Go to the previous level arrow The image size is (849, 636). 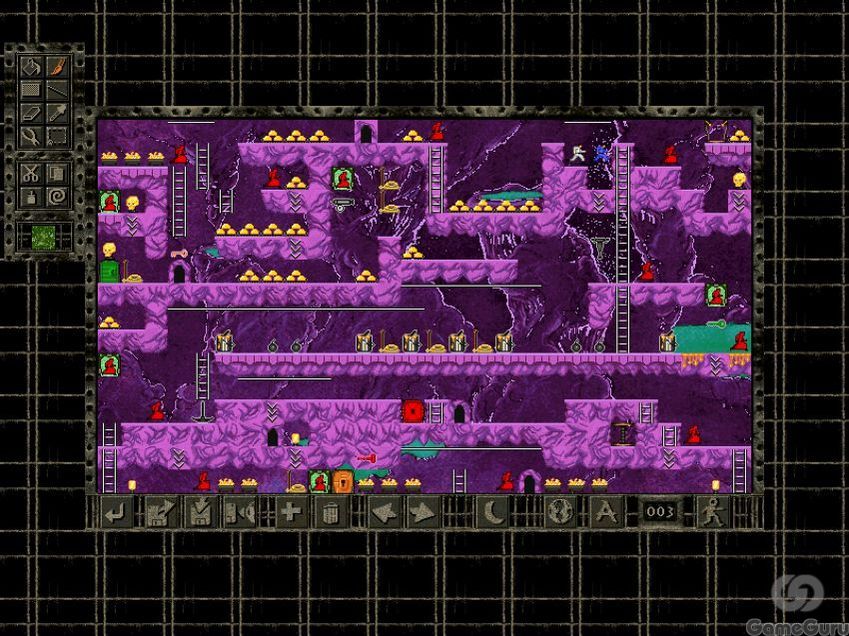[384, 513]
